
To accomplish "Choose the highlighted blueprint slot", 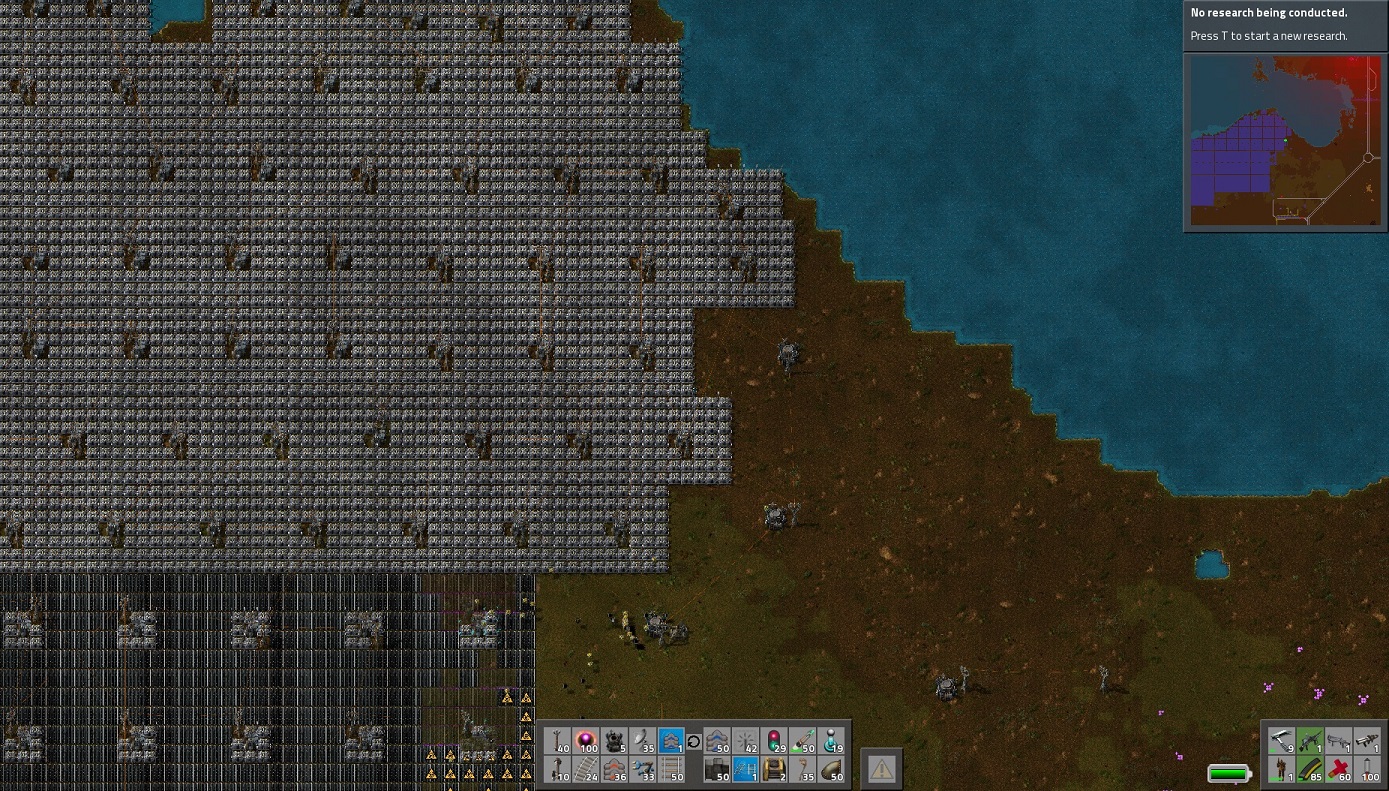I will pos(746,769).
